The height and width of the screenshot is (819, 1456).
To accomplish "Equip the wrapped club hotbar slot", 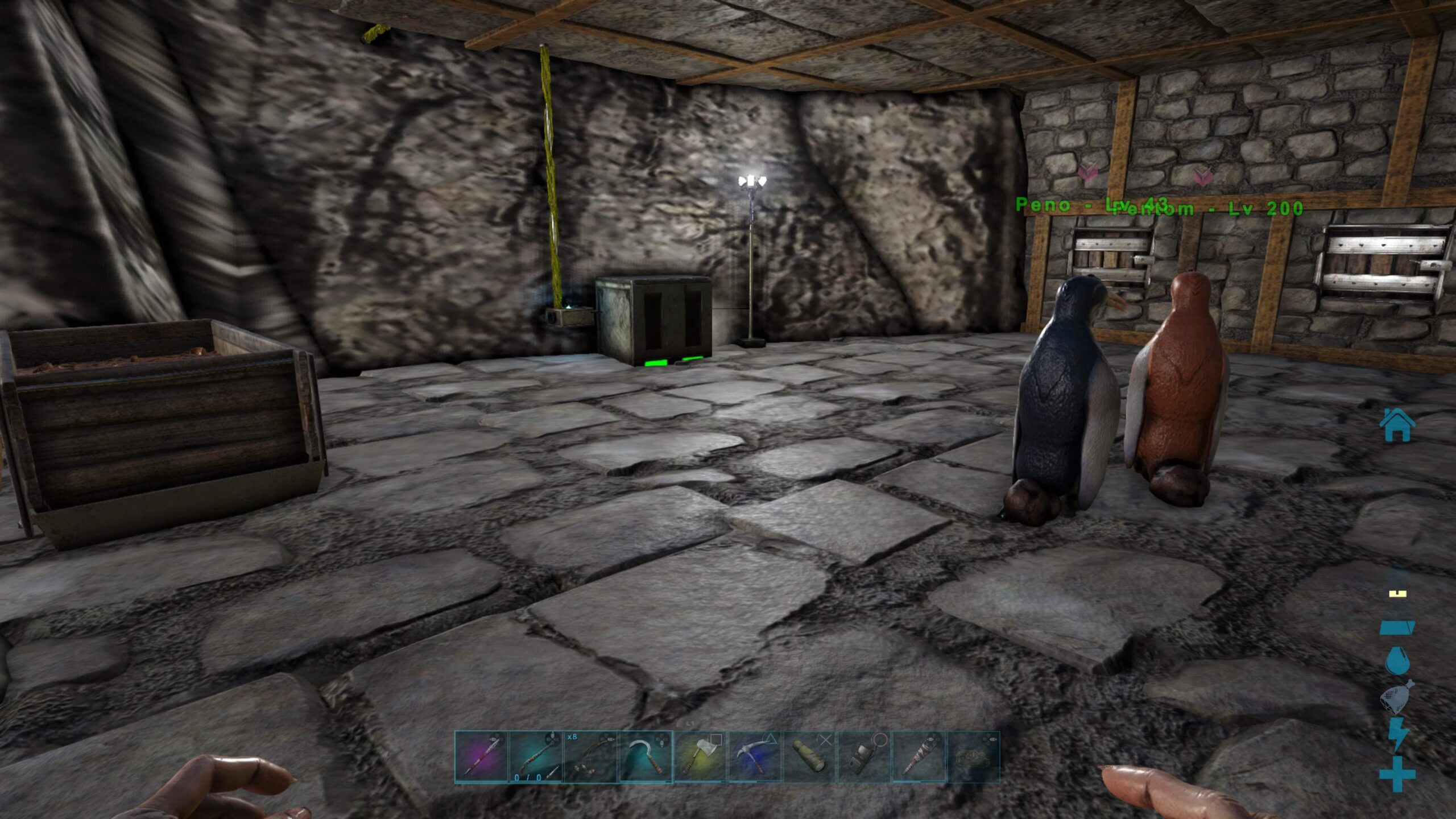I will 919,757.
